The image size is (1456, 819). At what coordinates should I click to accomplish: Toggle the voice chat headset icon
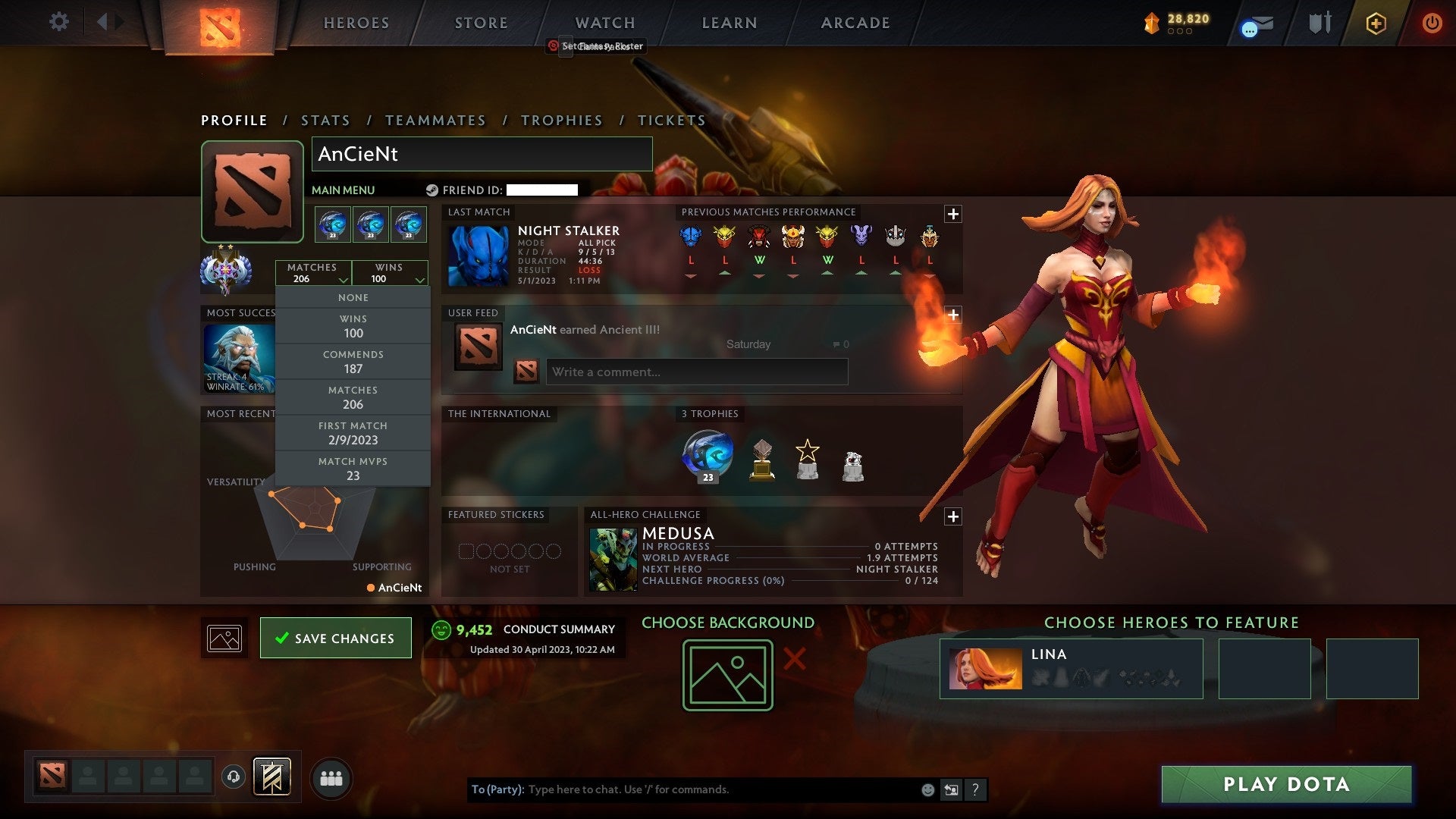(x=233, y=777)
